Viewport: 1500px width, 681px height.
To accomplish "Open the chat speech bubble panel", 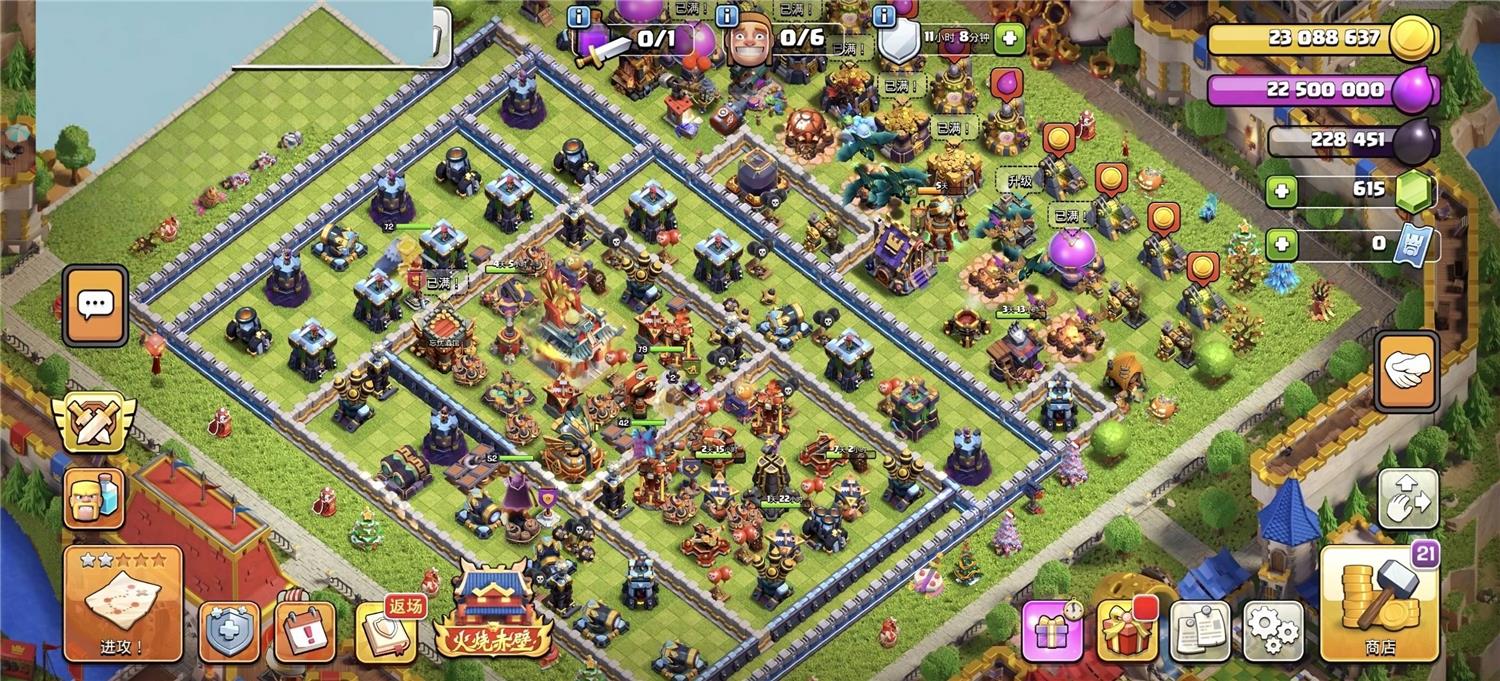I will [95, 306].
